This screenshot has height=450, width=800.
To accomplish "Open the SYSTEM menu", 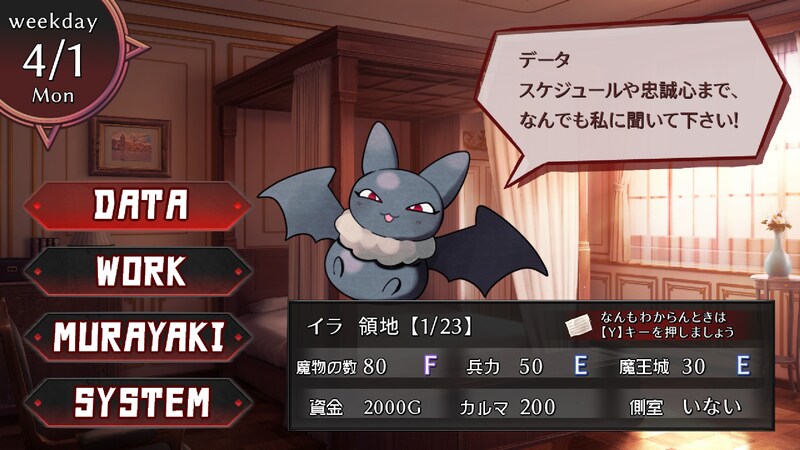I will click(x=140, y=402).
